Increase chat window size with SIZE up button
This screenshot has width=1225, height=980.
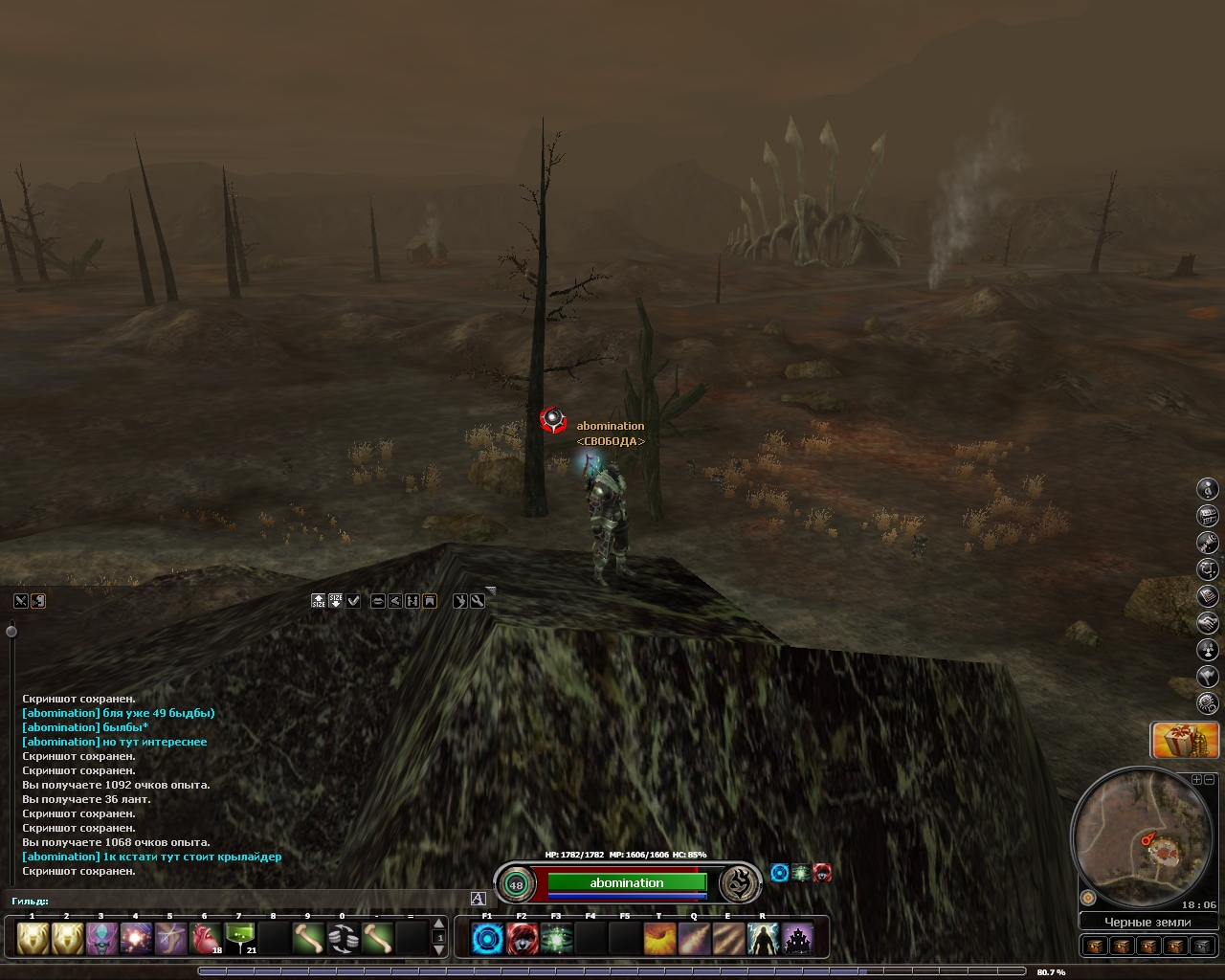[x=319, y=601]
